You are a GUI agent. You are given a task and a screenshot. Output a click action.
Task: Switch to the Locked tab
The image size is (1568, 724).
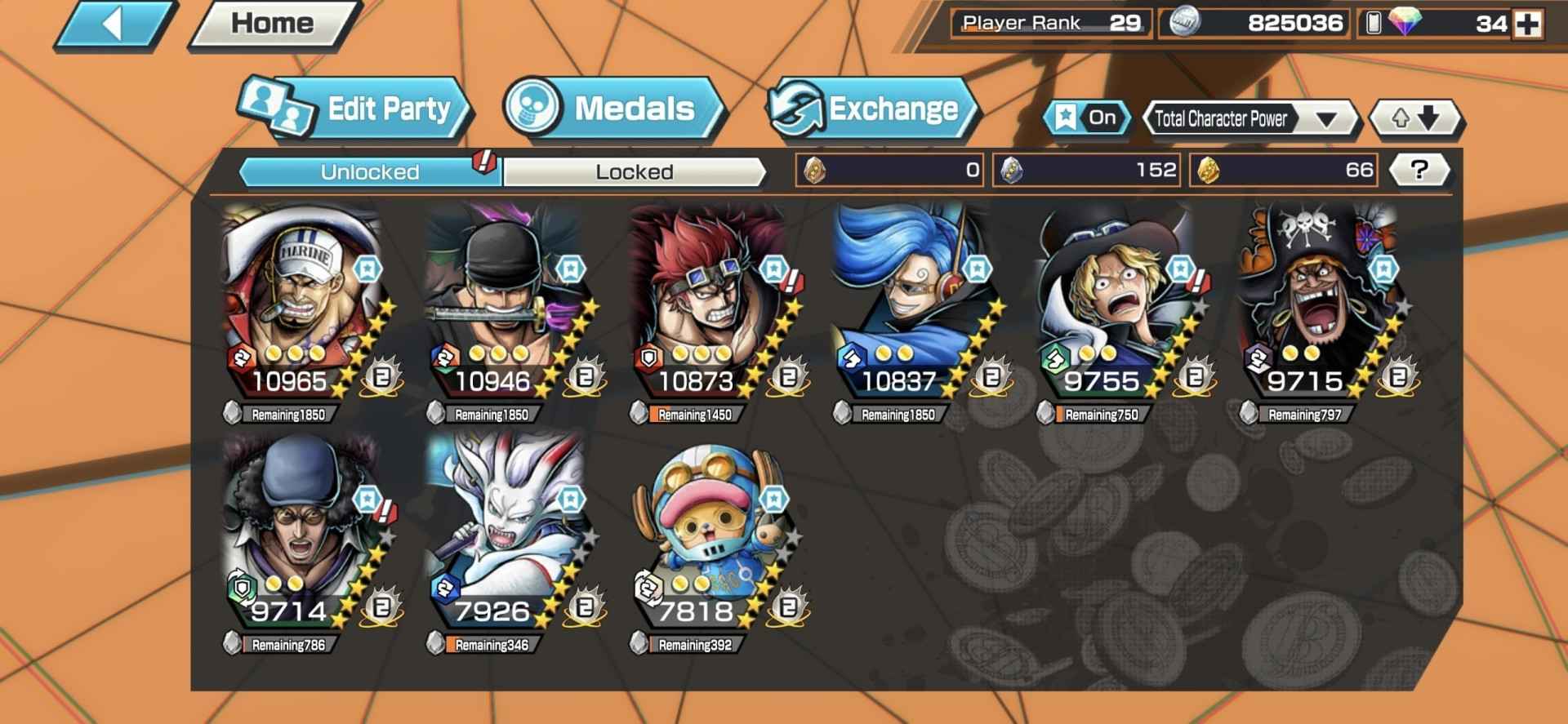635,171
